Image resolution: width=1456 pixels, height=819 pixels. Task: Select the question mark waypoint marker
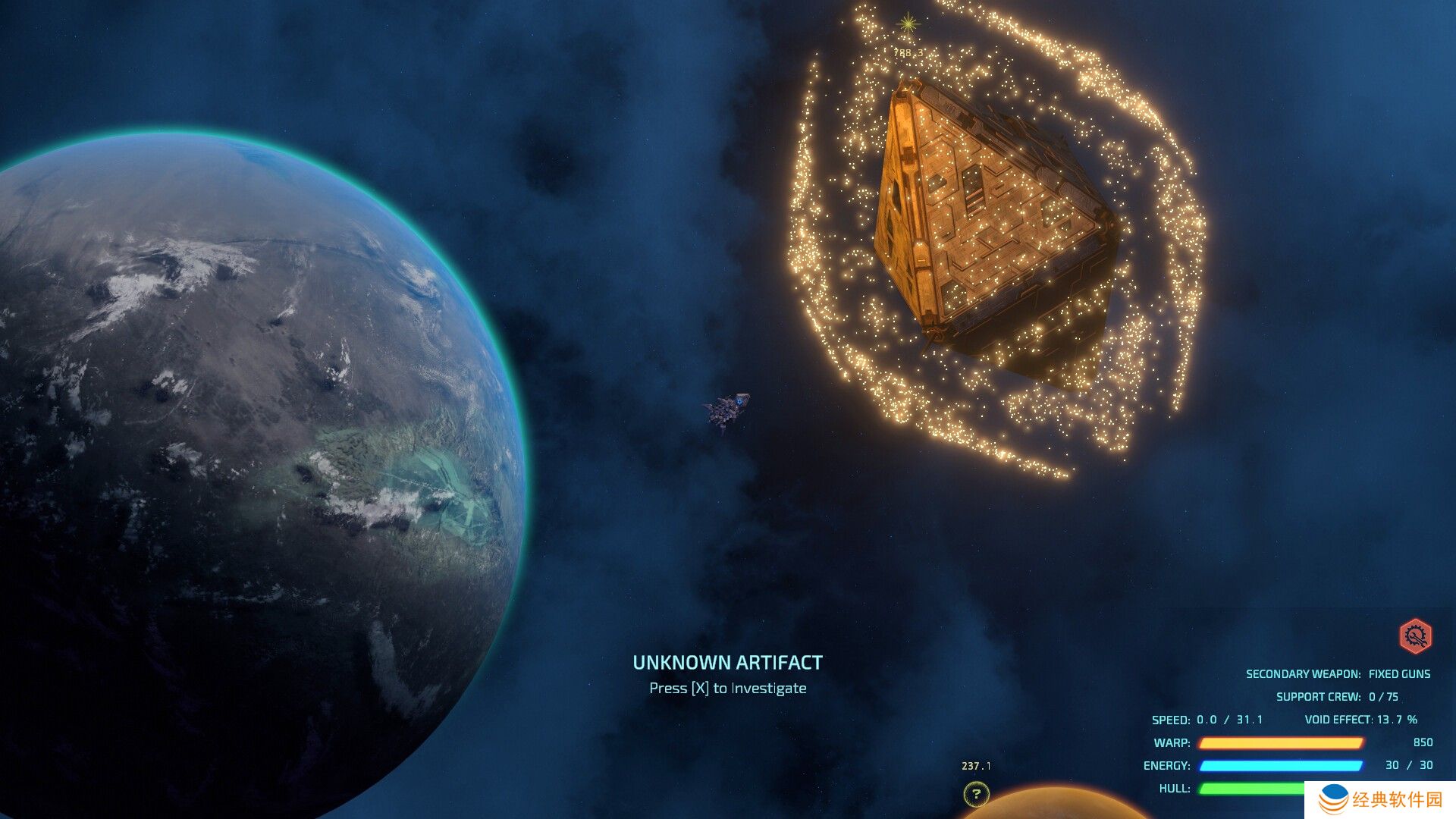(976, 794)
